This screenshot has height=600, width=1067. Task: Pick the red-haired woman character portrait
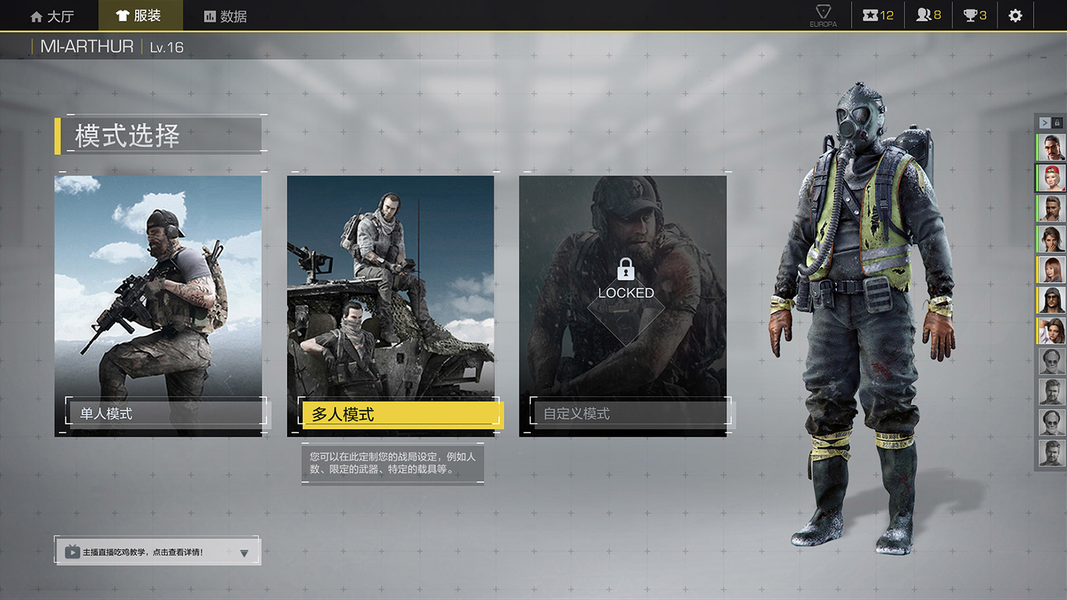pos(1051,270)
